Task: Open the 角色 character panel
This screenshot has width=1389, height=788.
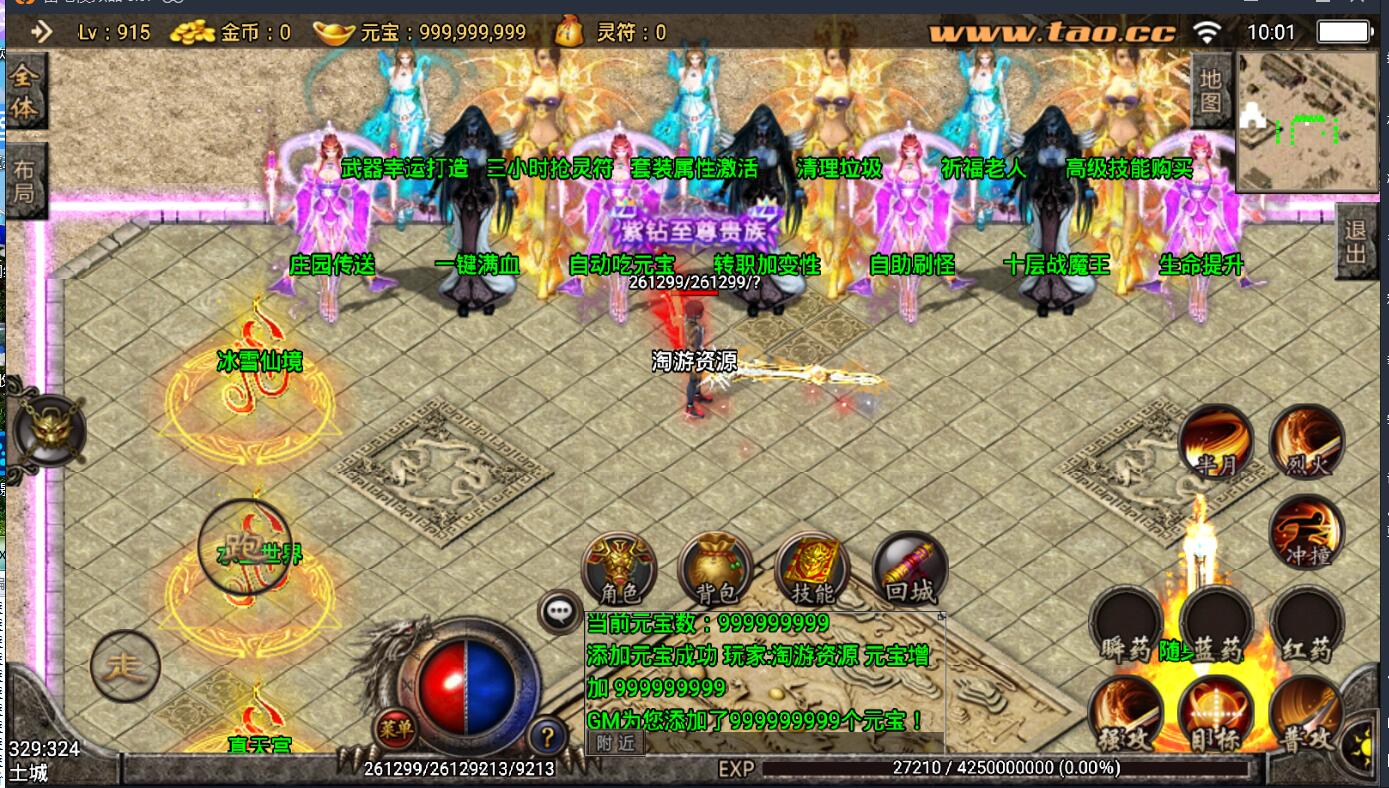Action: point(620,568)
